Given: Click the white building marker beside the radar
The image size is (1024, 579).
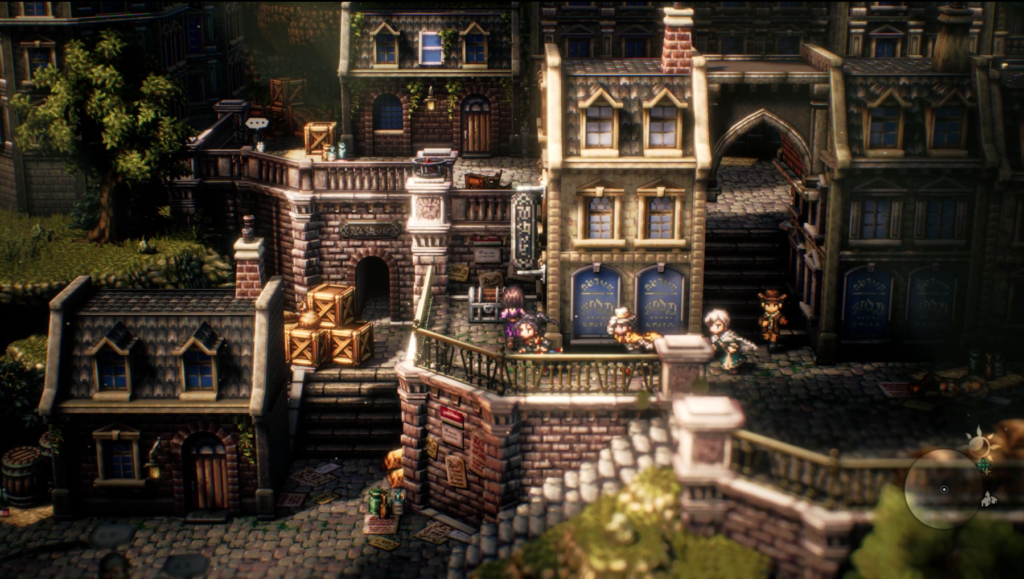Looking at the screenshot, I should point(989,499).
